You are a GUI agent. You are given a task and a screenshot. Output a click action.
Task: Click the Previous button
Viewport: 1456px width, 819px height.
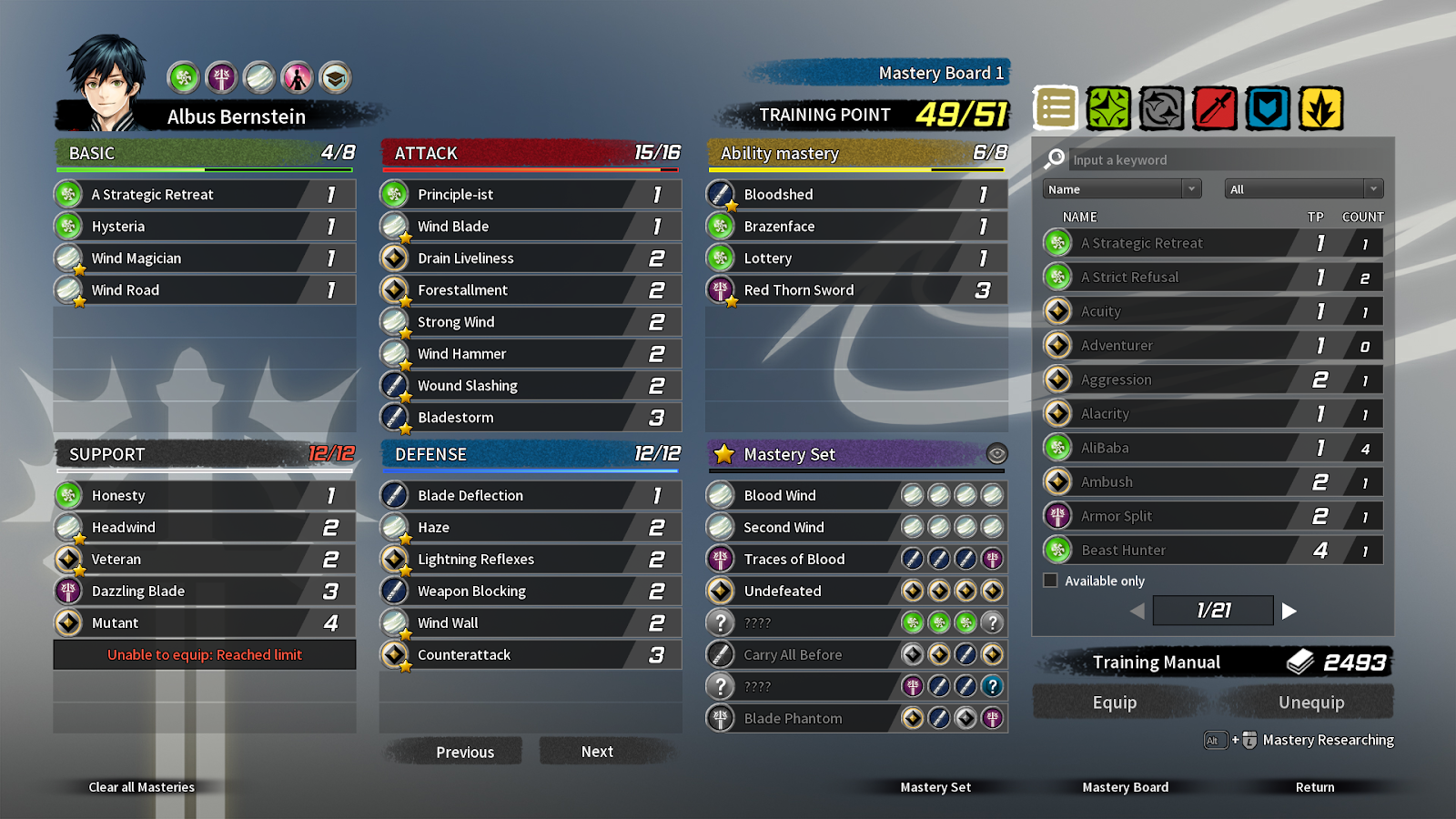click(464, 752)
